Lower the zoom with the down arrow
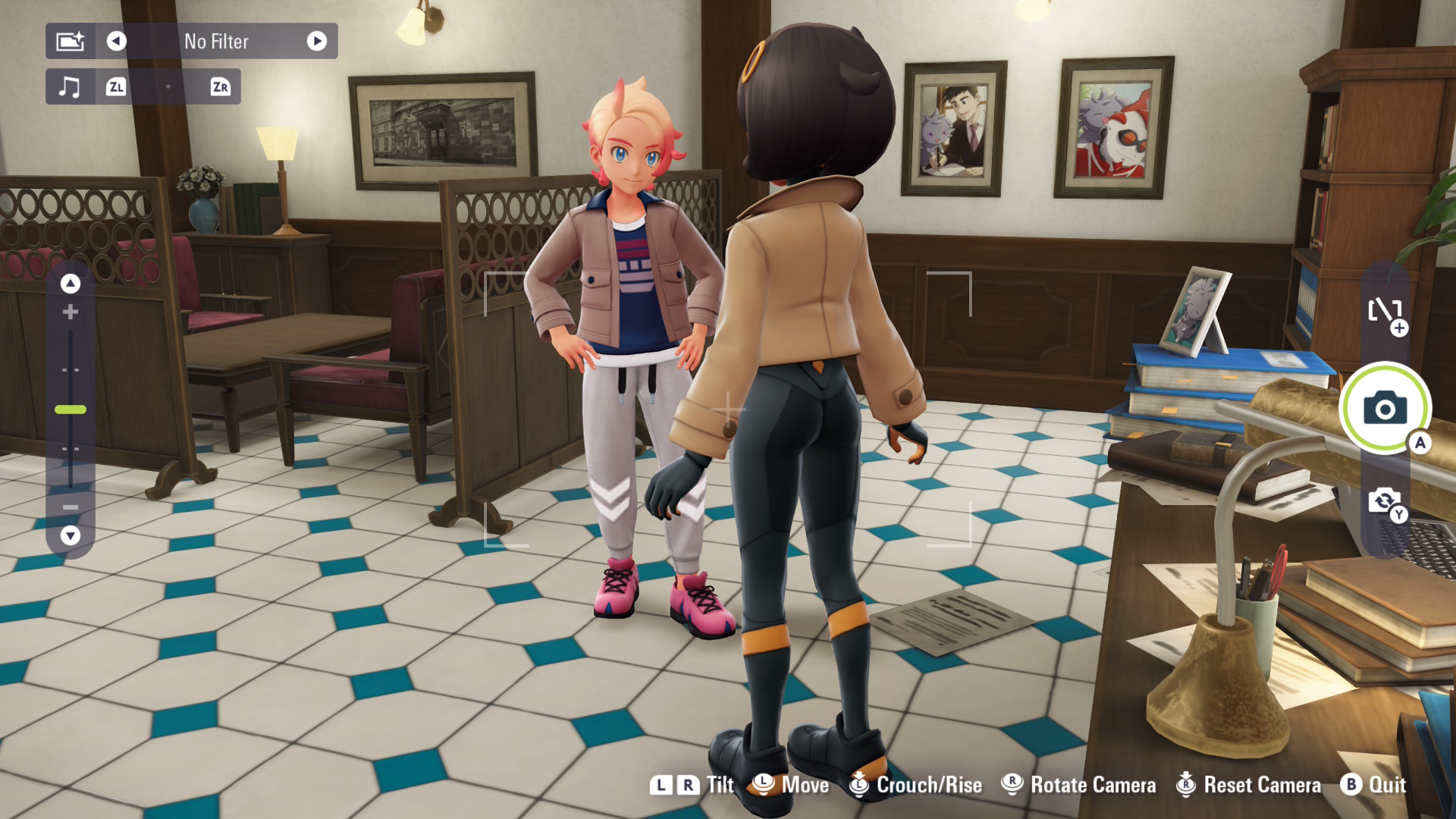This screenshot has height=819, width=1456. coord(71,535)
